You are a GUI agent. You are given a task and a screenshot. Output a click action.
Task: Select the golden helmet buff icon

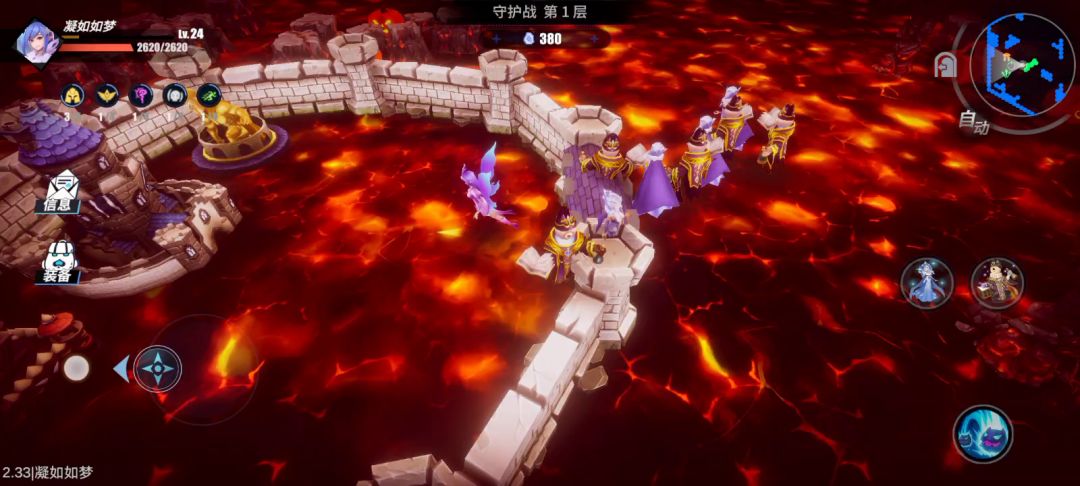[73, 95]
